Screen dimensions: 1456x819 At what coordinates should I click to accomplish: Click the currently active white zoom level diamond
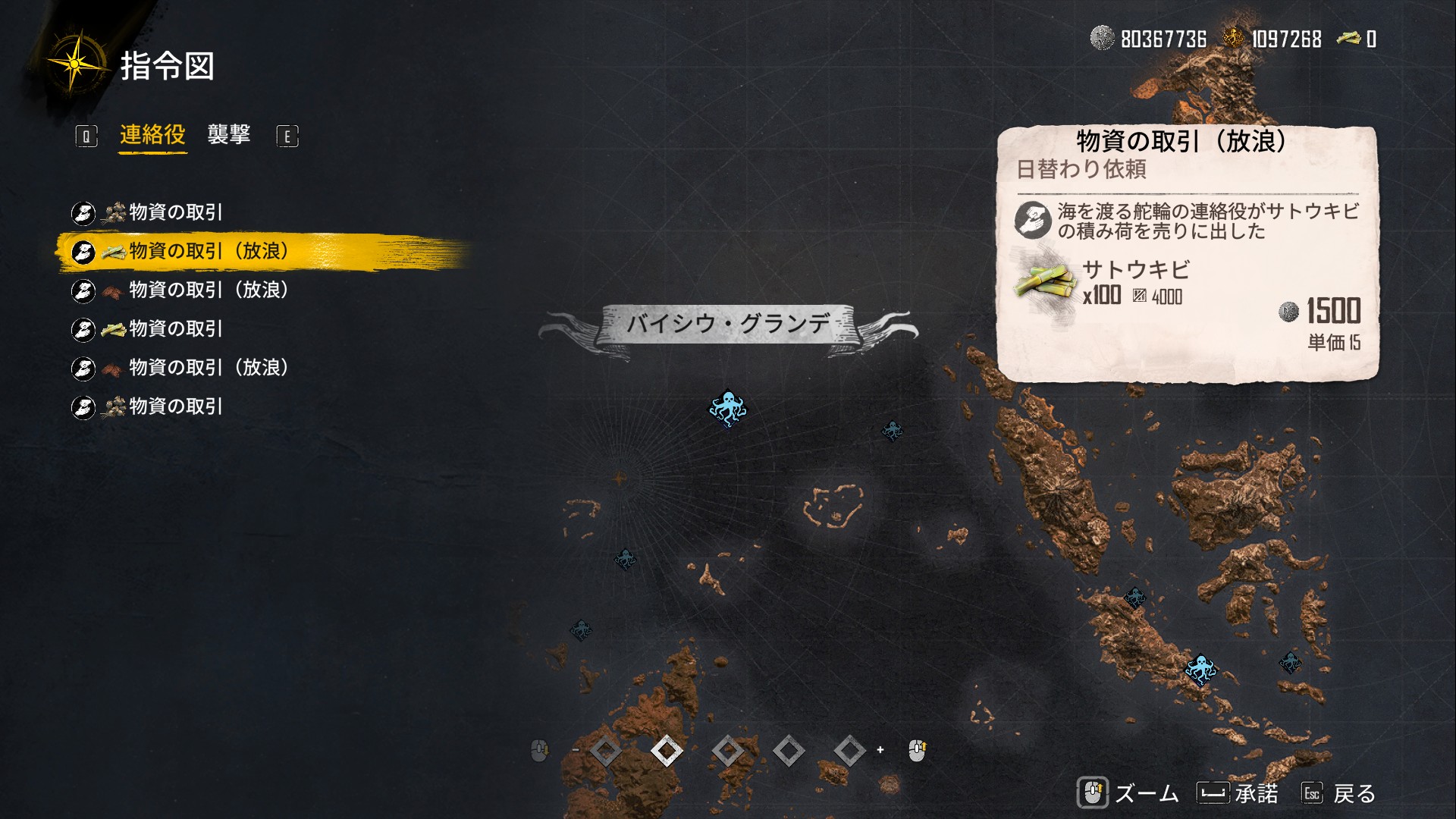pos(667,751)
